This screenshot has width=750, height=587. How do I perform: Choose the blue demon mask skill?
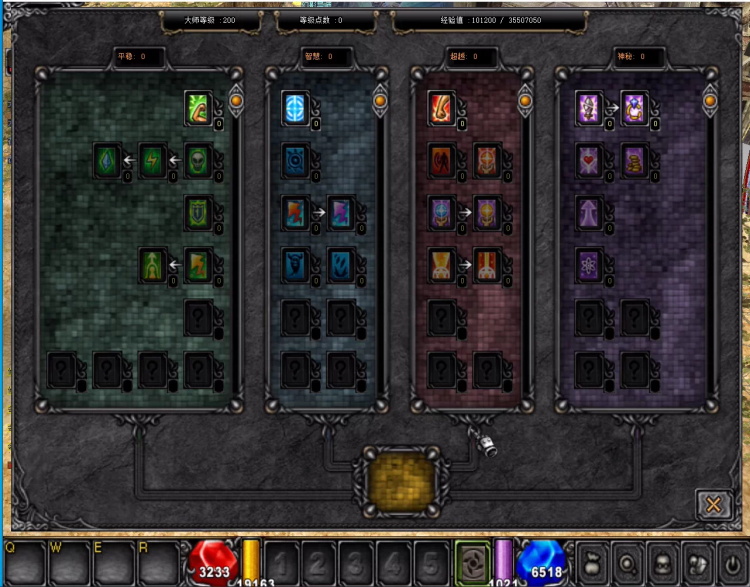295,264
